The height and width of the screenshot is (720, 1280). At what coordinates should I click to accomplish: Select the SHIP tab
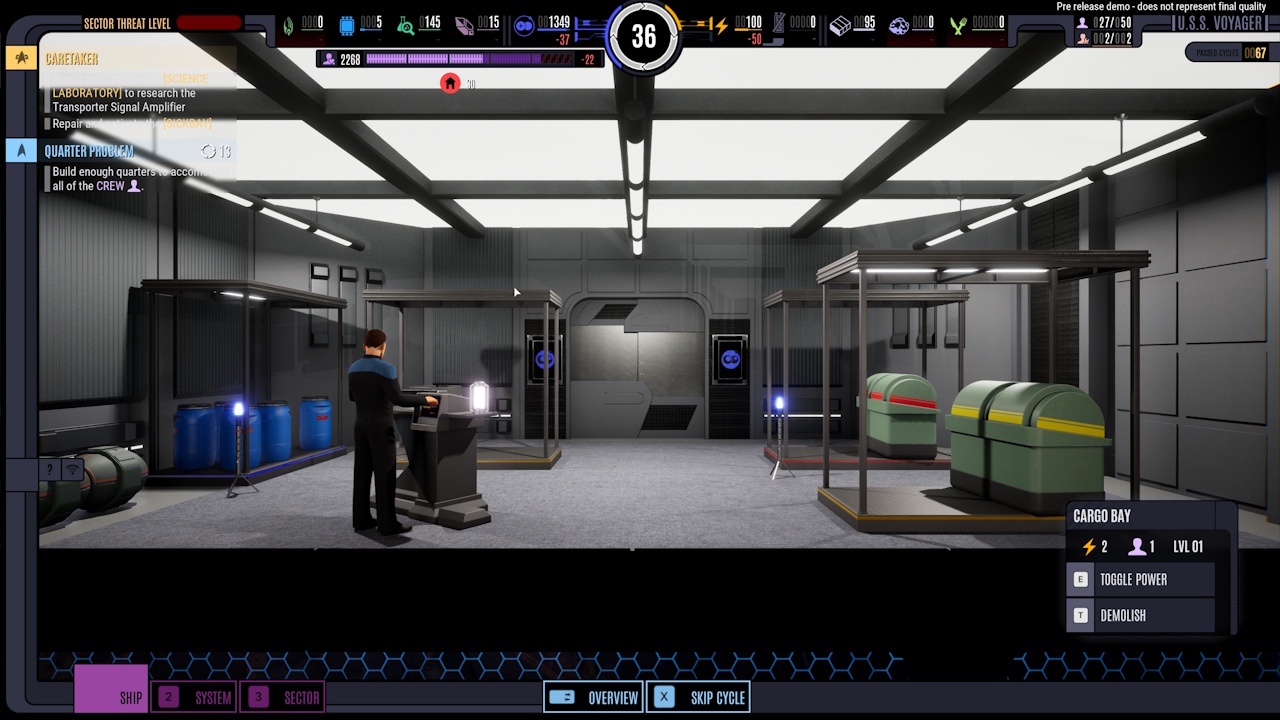(110, 697)
